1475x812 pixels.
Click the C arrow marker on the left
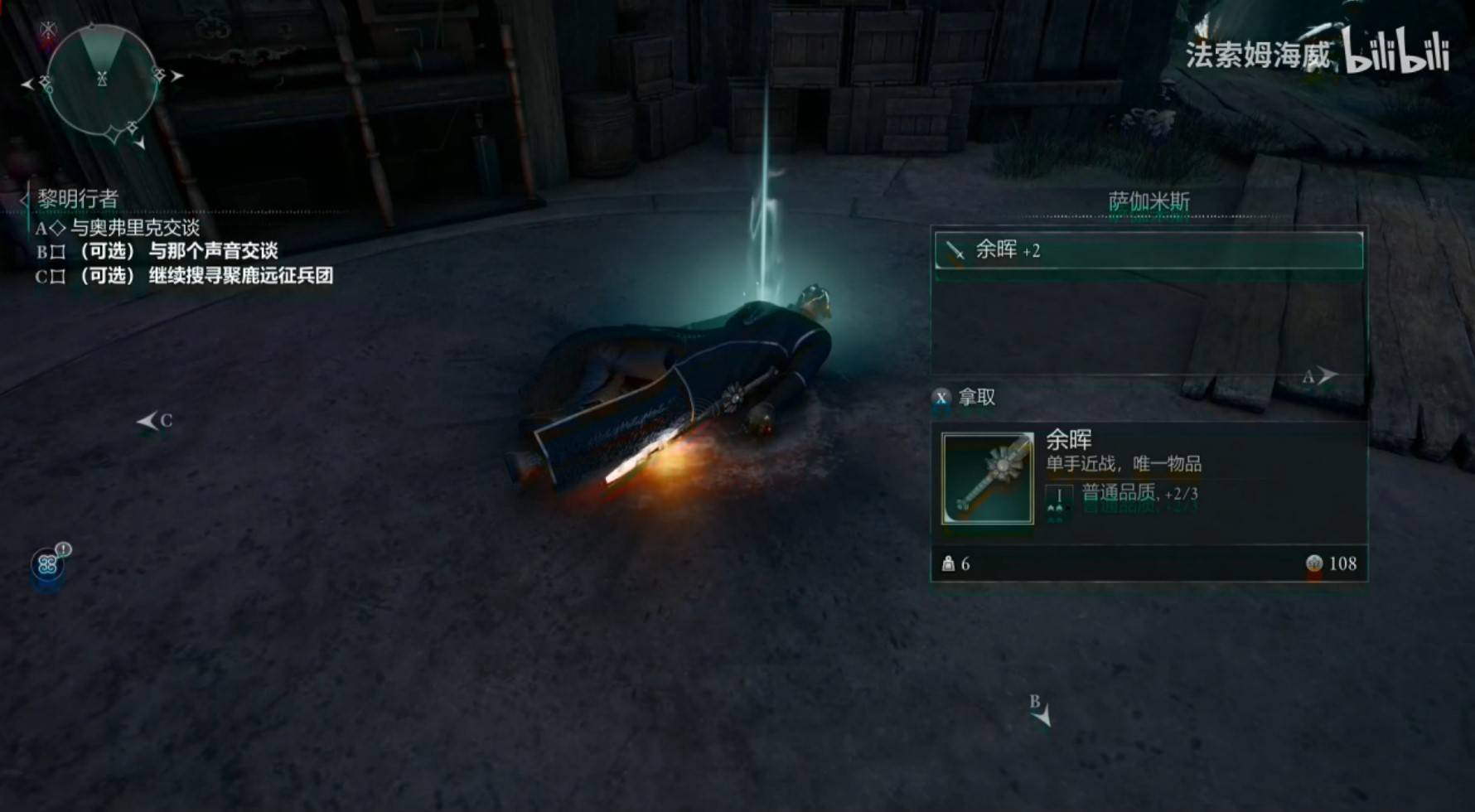152,419
